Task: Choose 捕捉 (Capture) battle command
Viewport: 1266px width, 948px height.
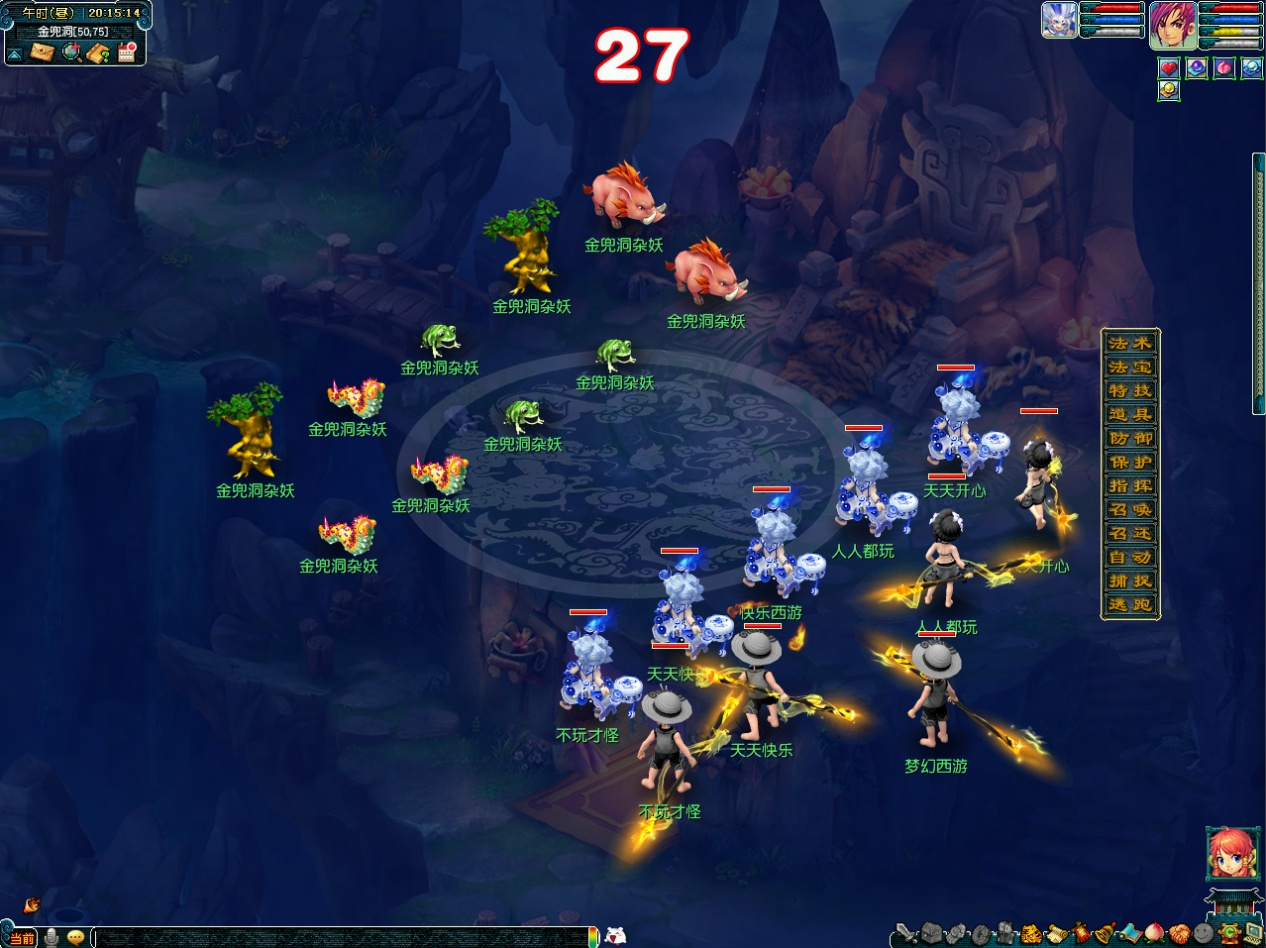Action: click(x=1130, y=581)
